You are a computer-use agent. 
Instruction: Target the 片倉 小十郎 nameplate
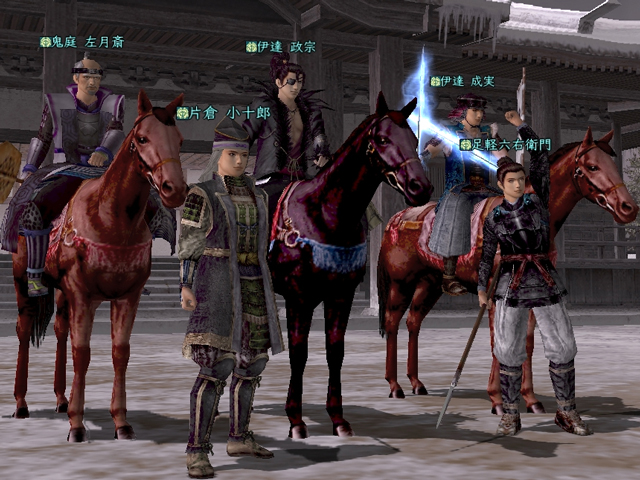tap(223, 113)
